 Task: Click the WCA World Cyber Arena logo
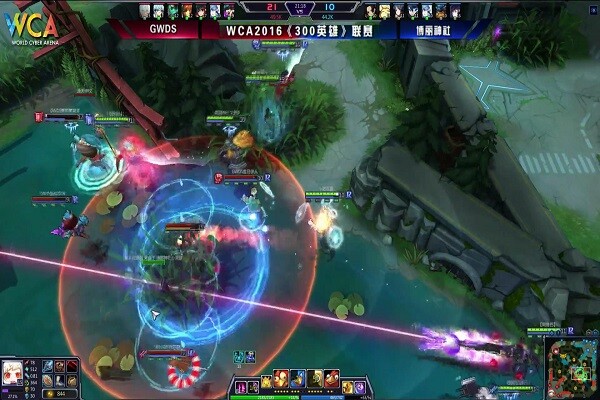pyautogui.click(x=29, y=29)
